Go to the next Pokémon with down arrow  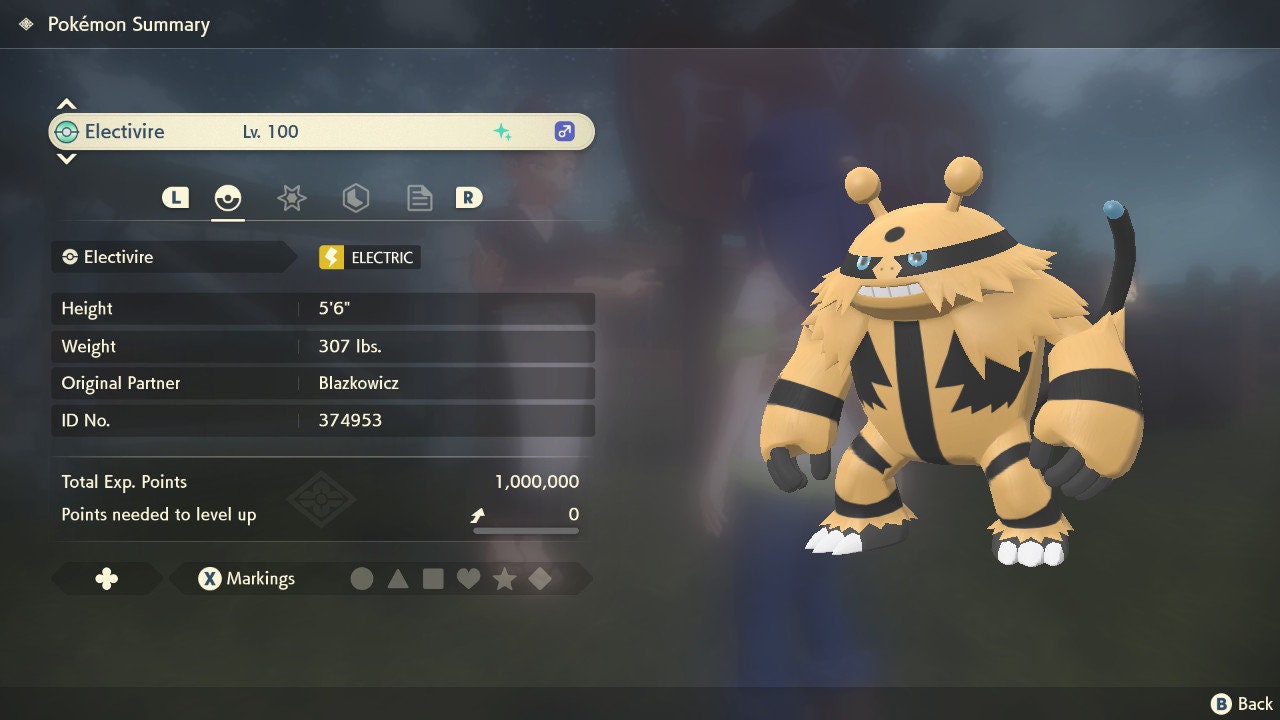click(66, 159)
